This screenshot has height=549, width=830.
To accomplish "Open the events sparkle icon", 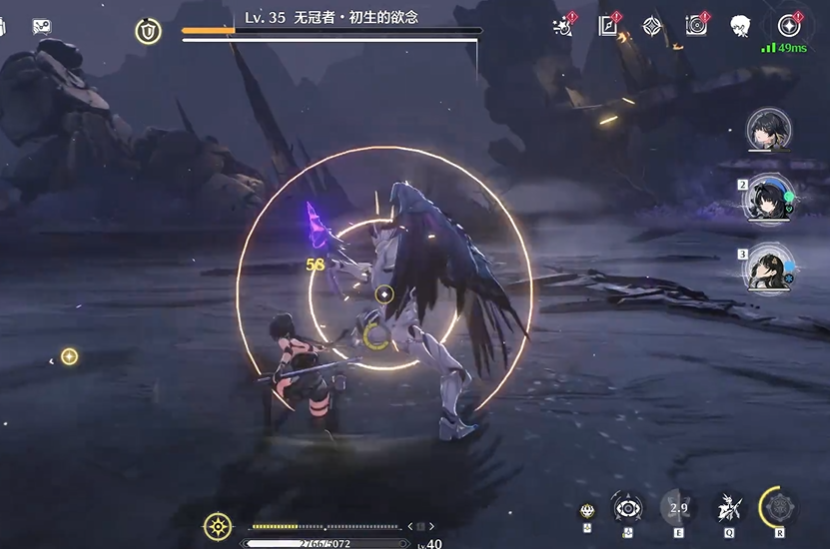I will (563, 26).
